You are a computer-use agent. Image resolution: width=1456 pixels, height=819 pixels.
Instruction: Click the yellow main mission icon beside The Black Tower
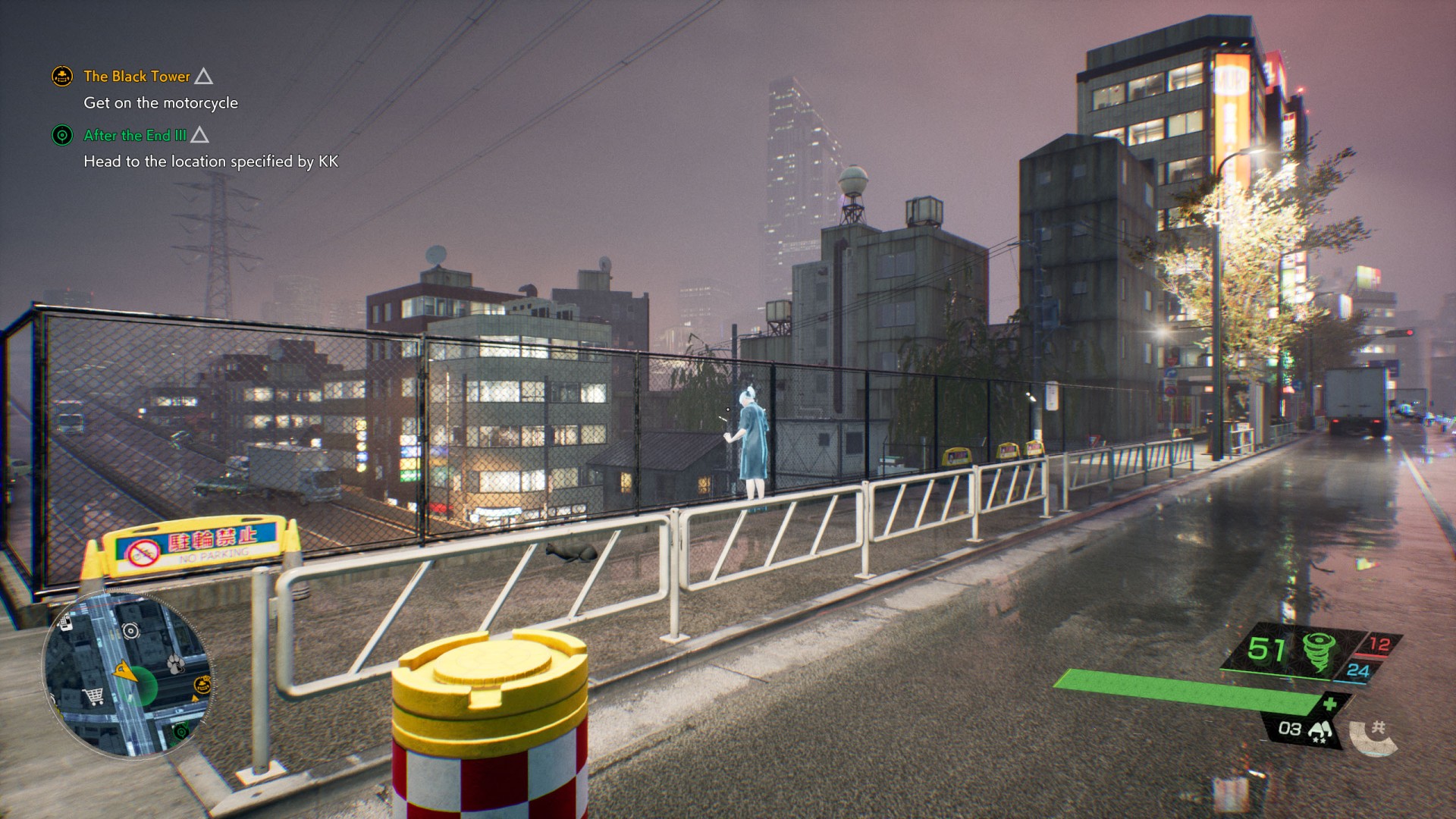coord(62,76)
